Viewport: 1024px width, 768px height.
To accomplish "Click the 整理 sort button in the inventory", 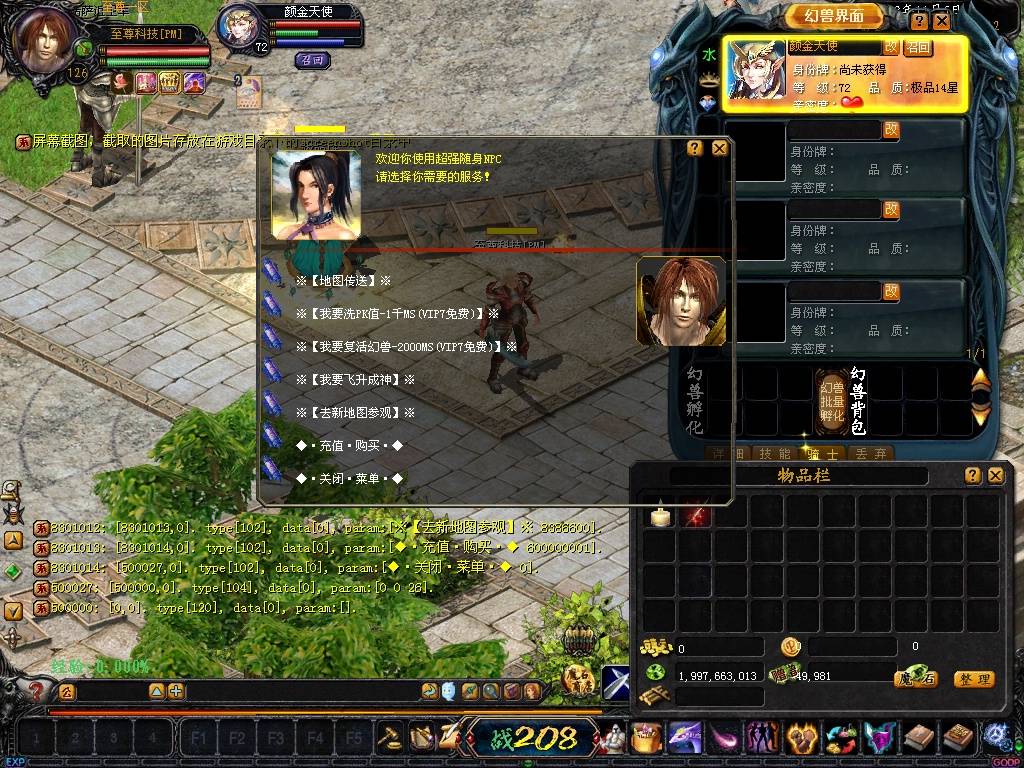I will click(x=973, y=679).
